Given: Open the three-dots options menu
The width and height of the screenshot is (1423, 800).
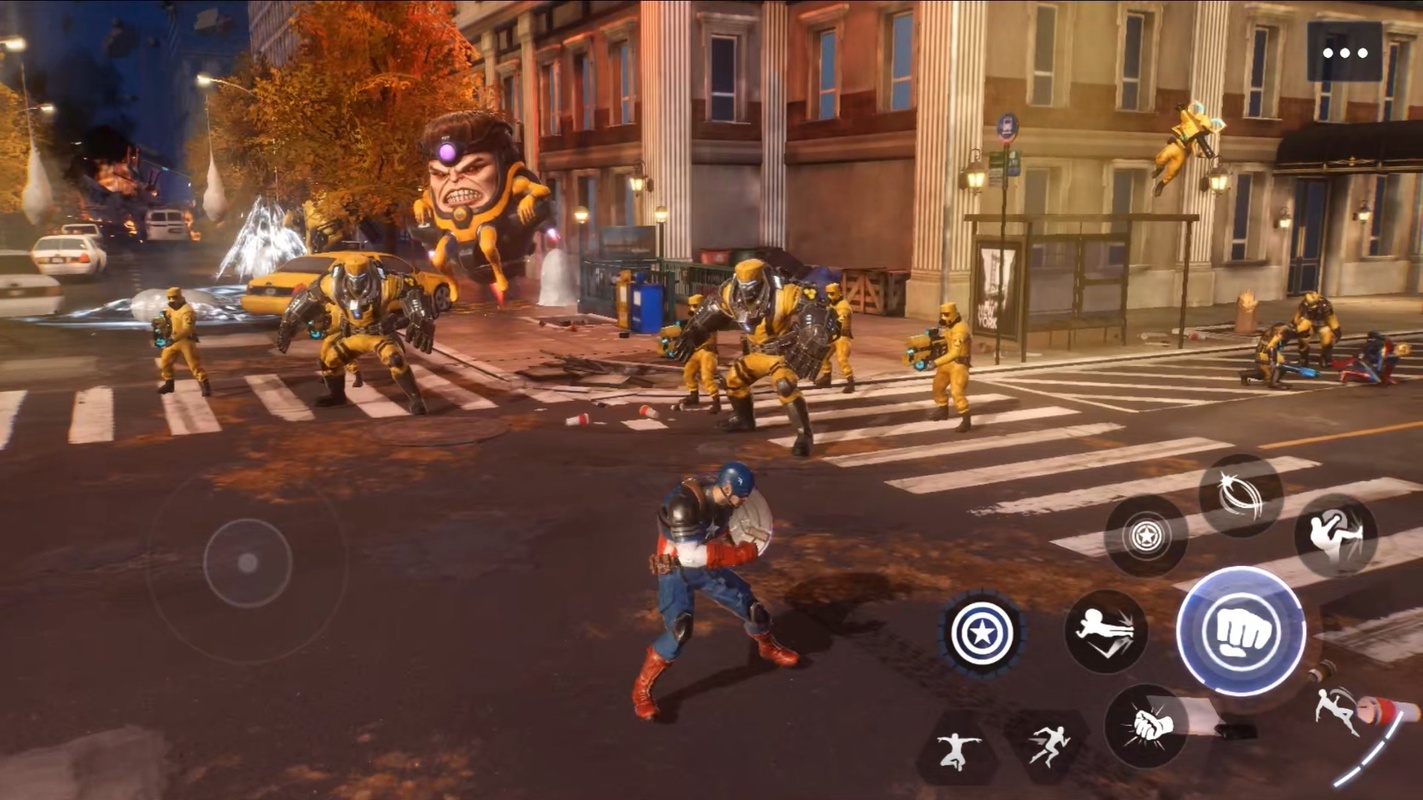Looking at the screenshot, I should tap(1344, 52).
